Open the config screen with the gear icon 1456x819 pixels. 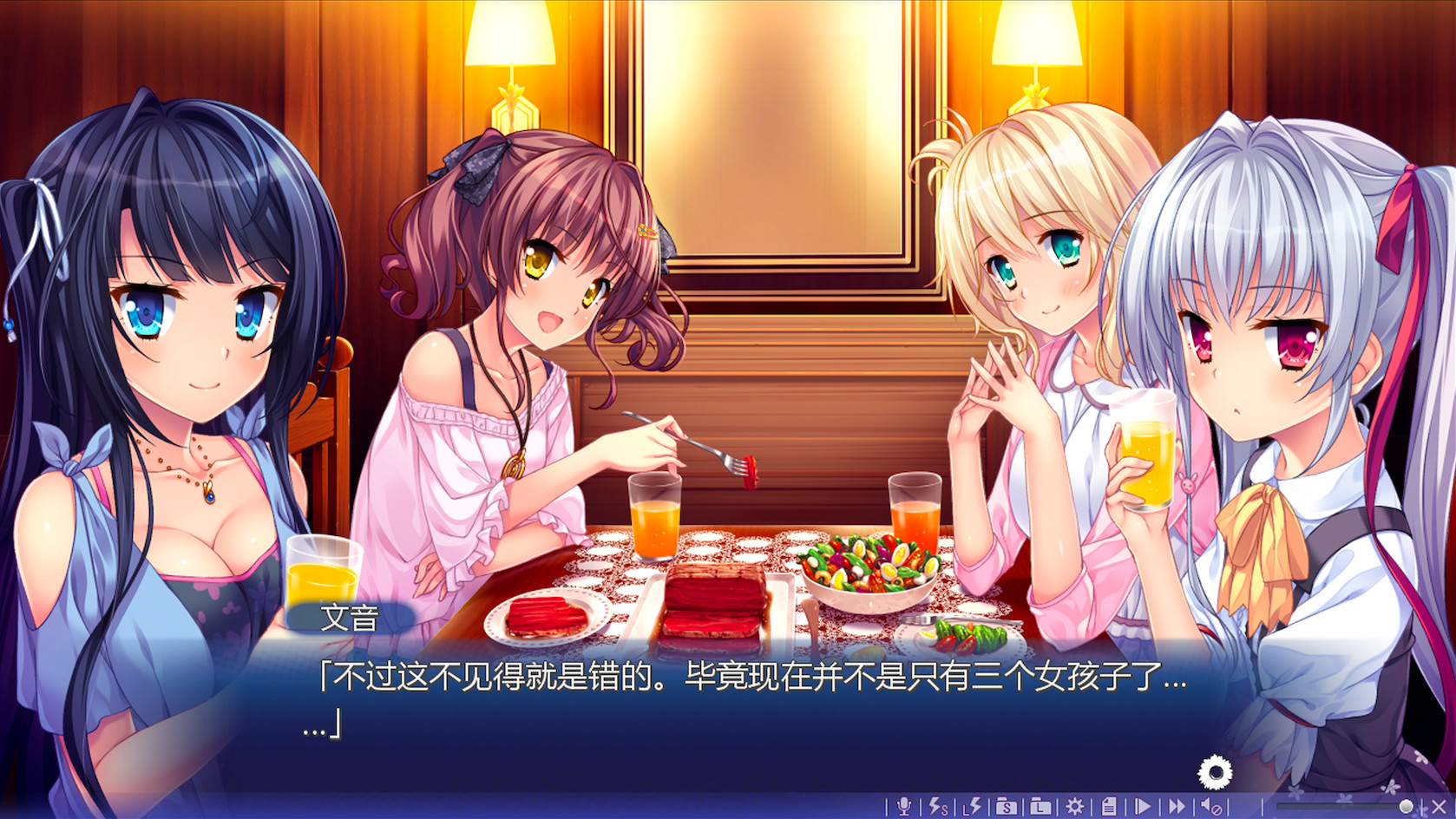[x=1074, y=805]
